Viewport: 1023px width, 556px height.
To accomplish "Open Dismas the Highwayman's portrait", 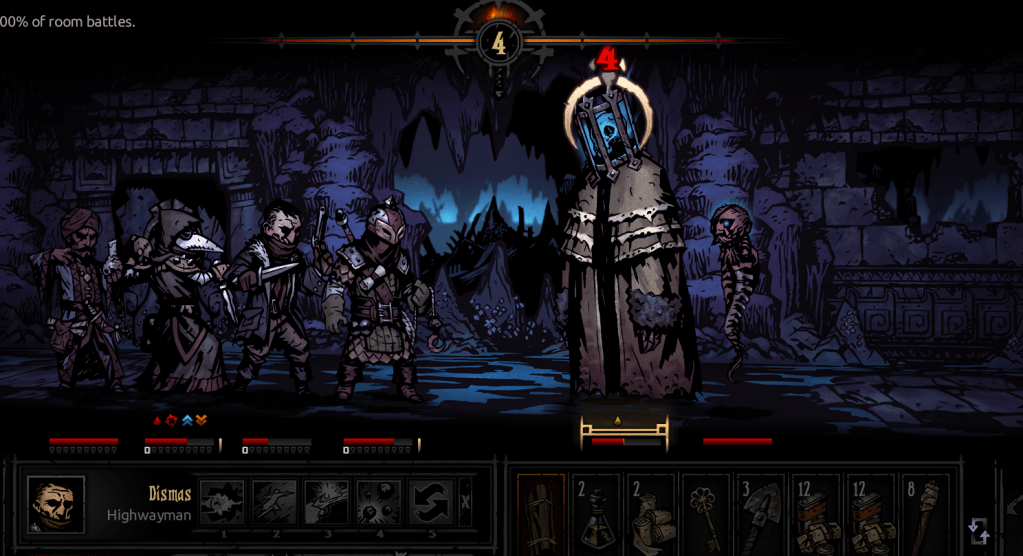I will [x=56, y=504].
